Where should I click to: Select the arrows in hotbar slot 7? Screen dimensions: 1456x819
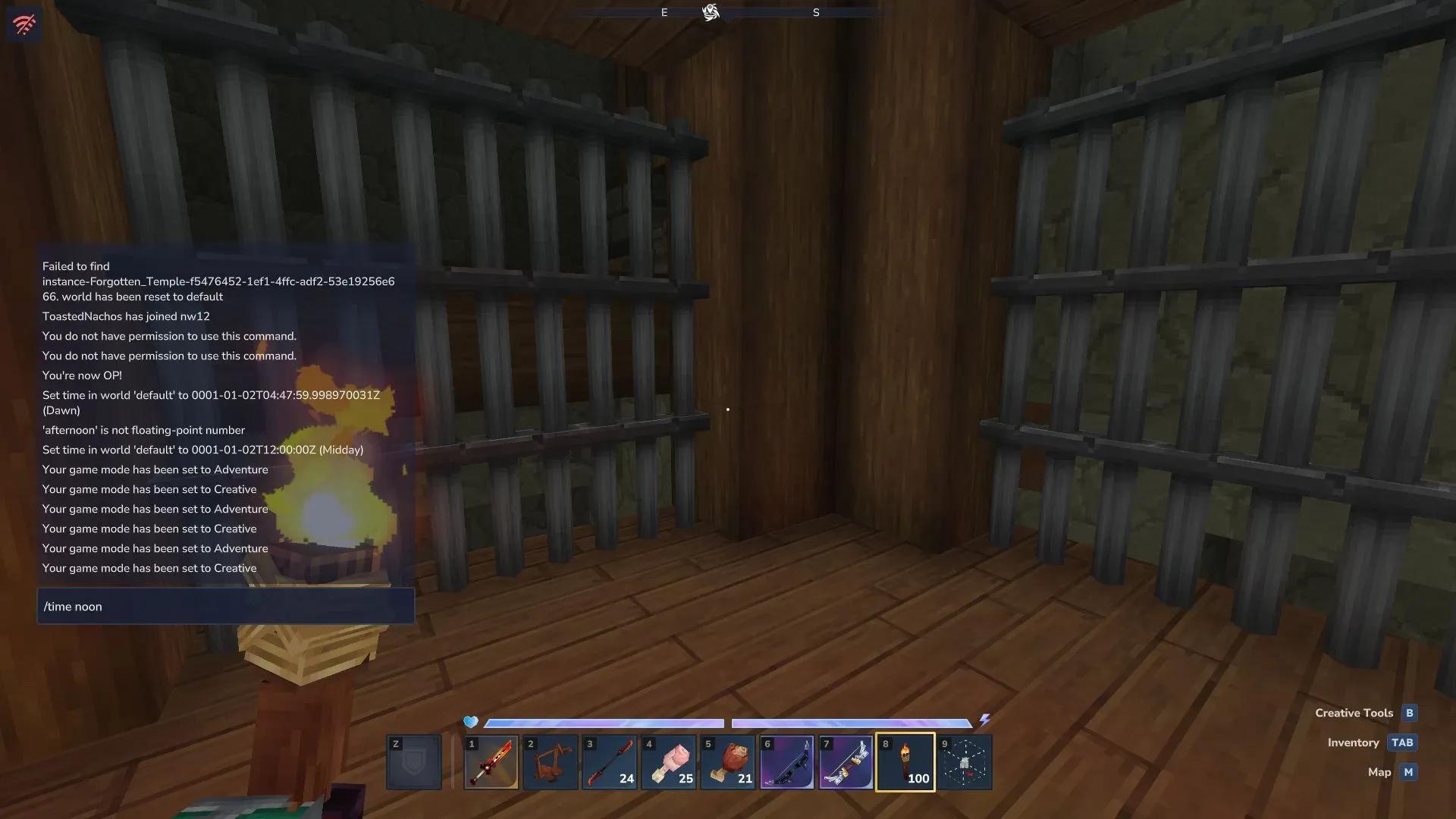[x=846, y=761]
